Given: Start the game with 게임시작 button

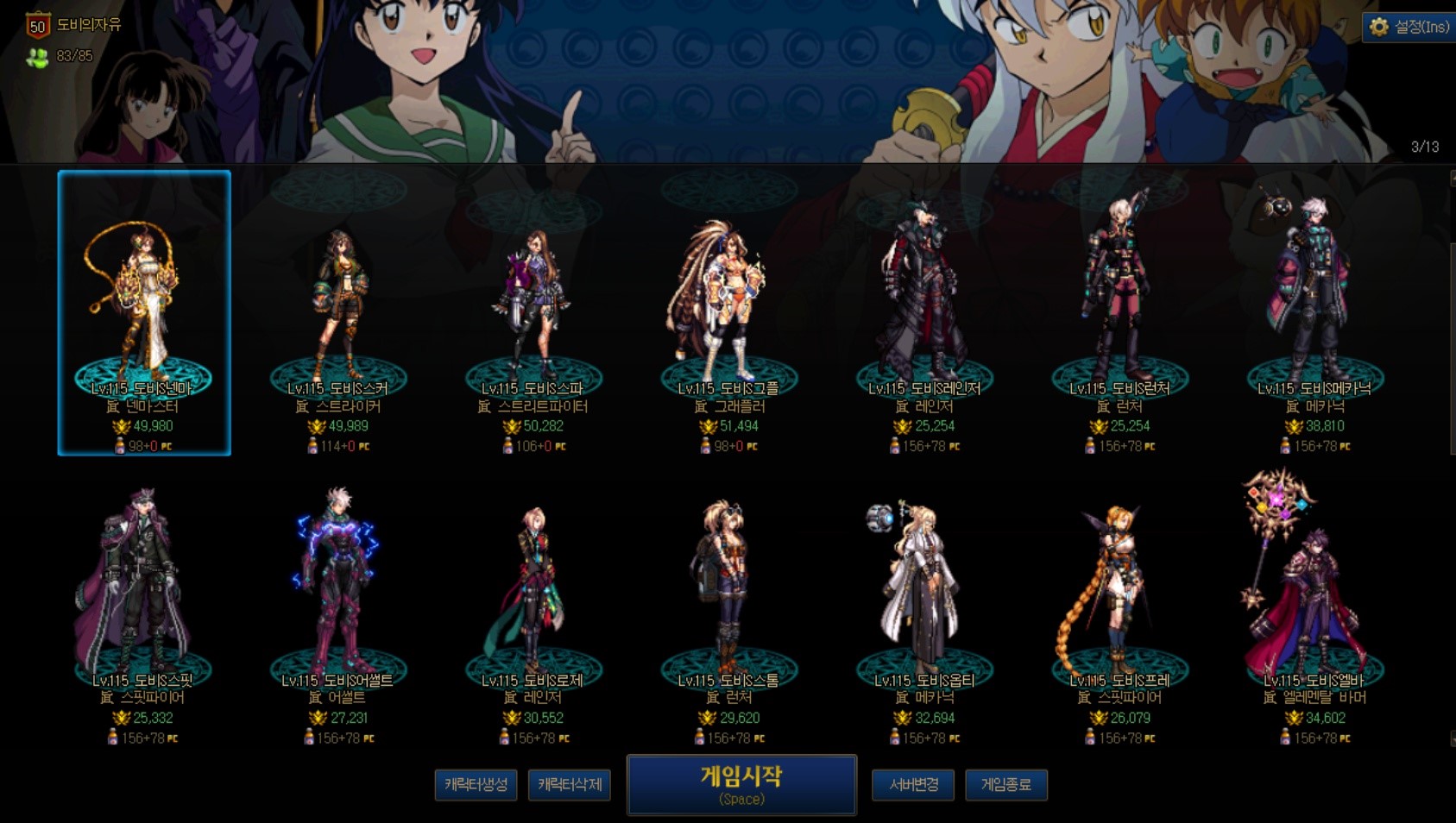Looking at the screenshot, I should (741, 784).
